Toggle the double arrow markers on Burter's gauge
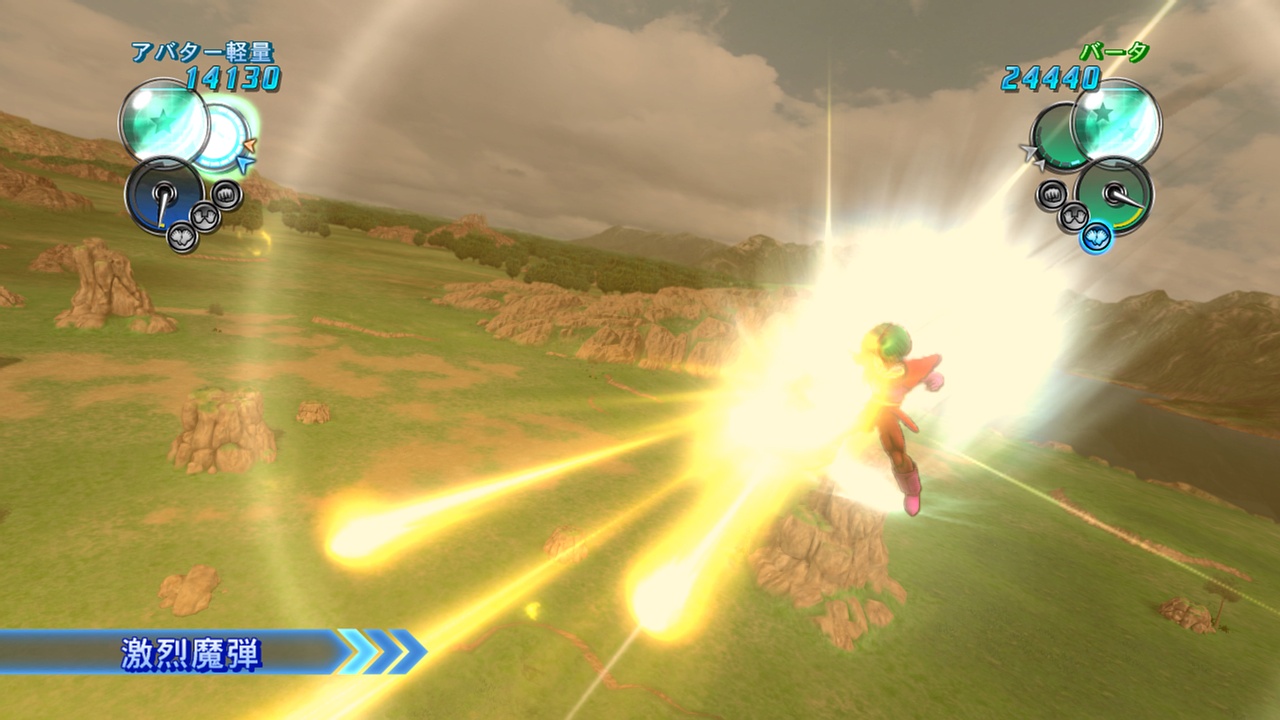Screen dimensions: 1280x720 click(1032, 155)
